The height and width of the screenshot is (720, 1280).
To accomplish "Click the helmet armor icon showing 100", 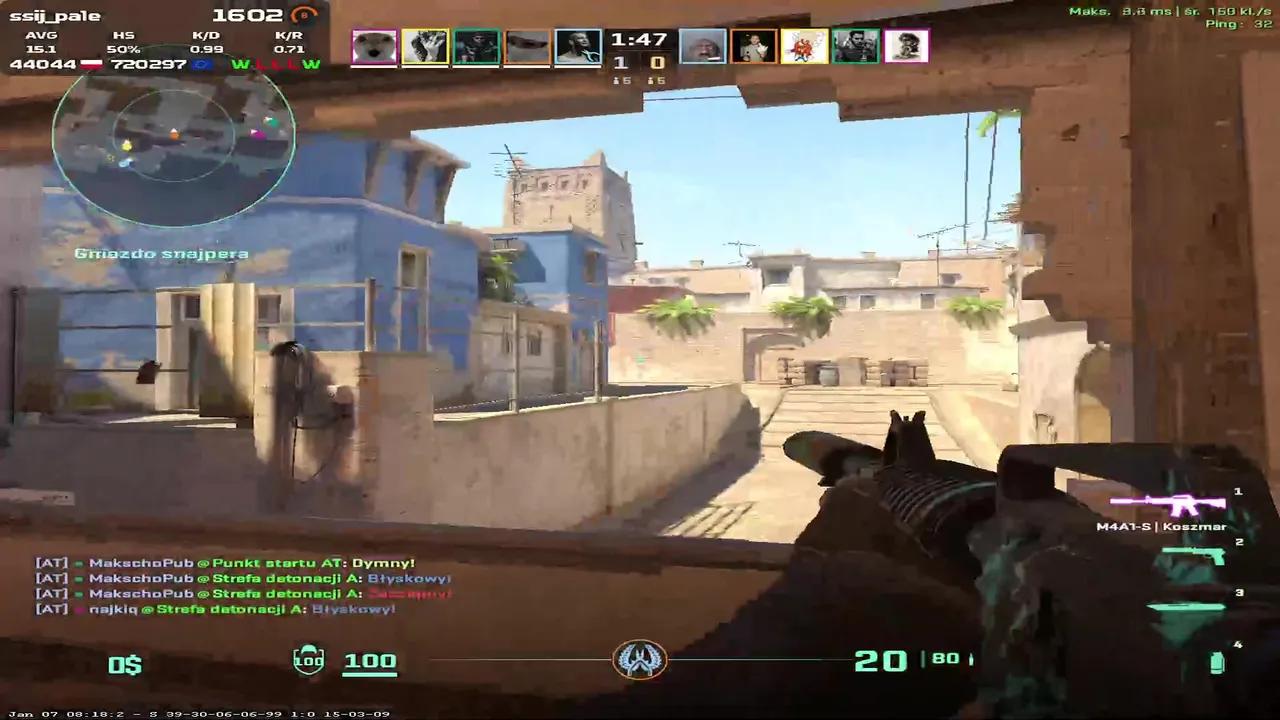I will (x=308, y=660).
